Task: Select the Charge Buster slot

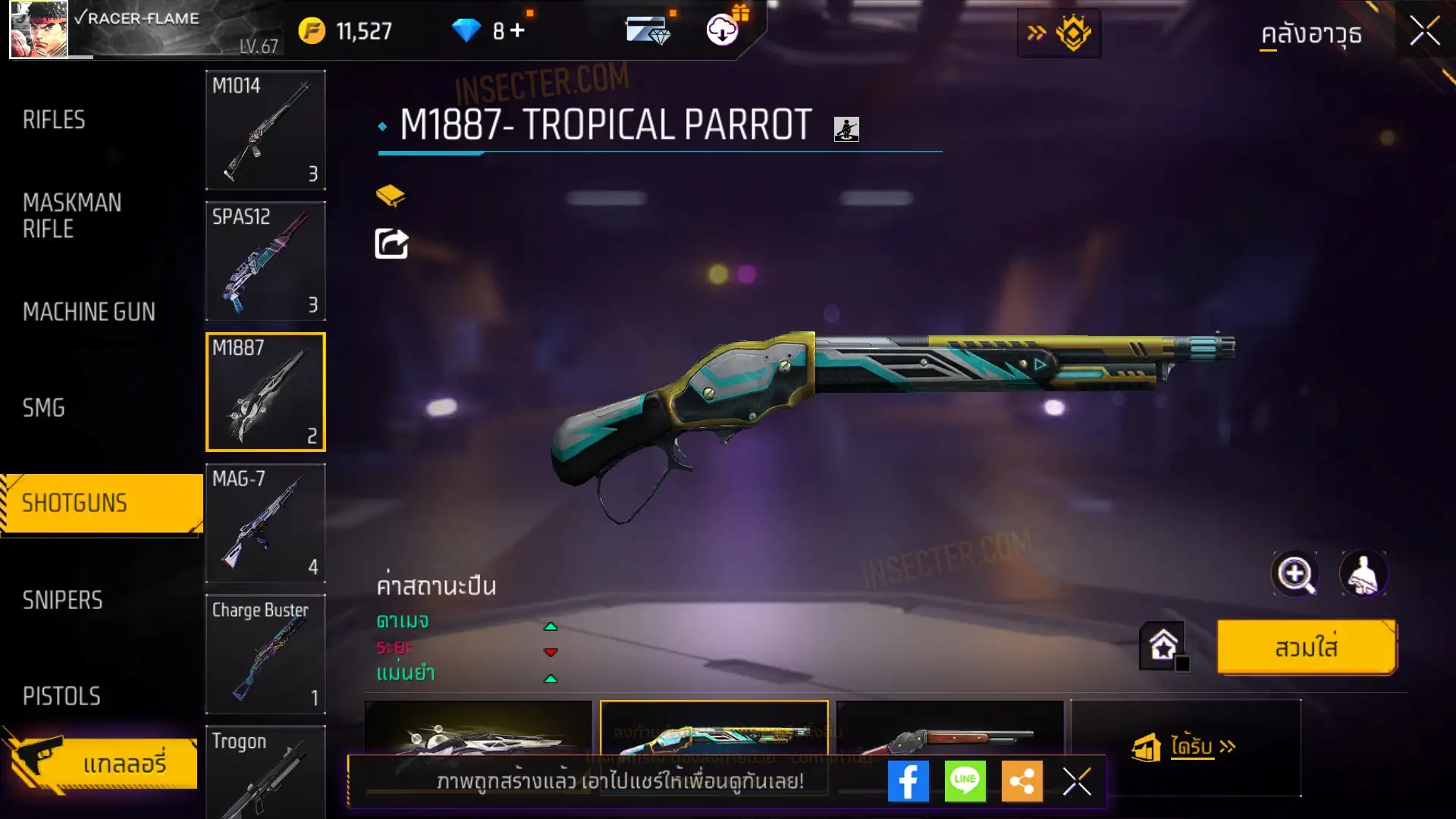Action: (x=265, y=654)
